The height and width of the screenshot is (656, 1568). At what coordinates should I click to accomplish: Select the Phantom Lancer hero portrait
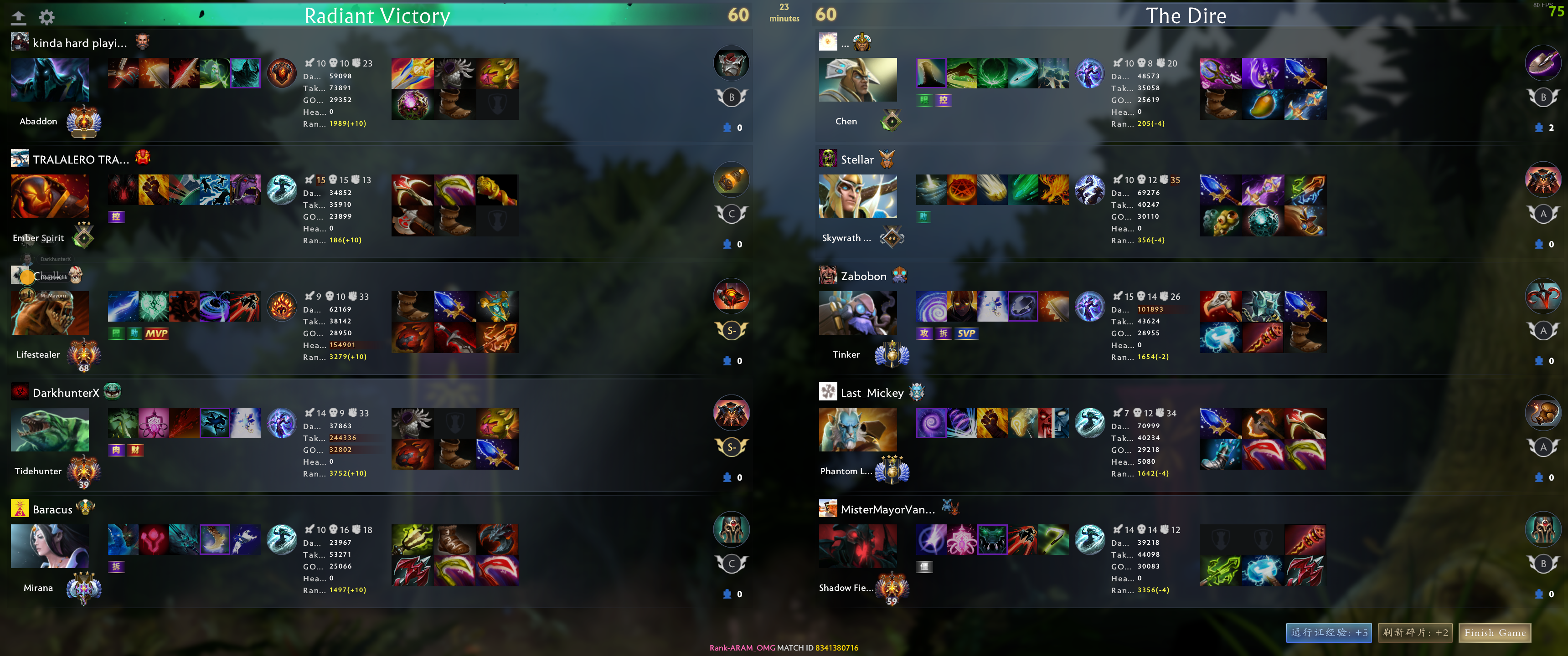pyautogui.click(x=858, y=430)
